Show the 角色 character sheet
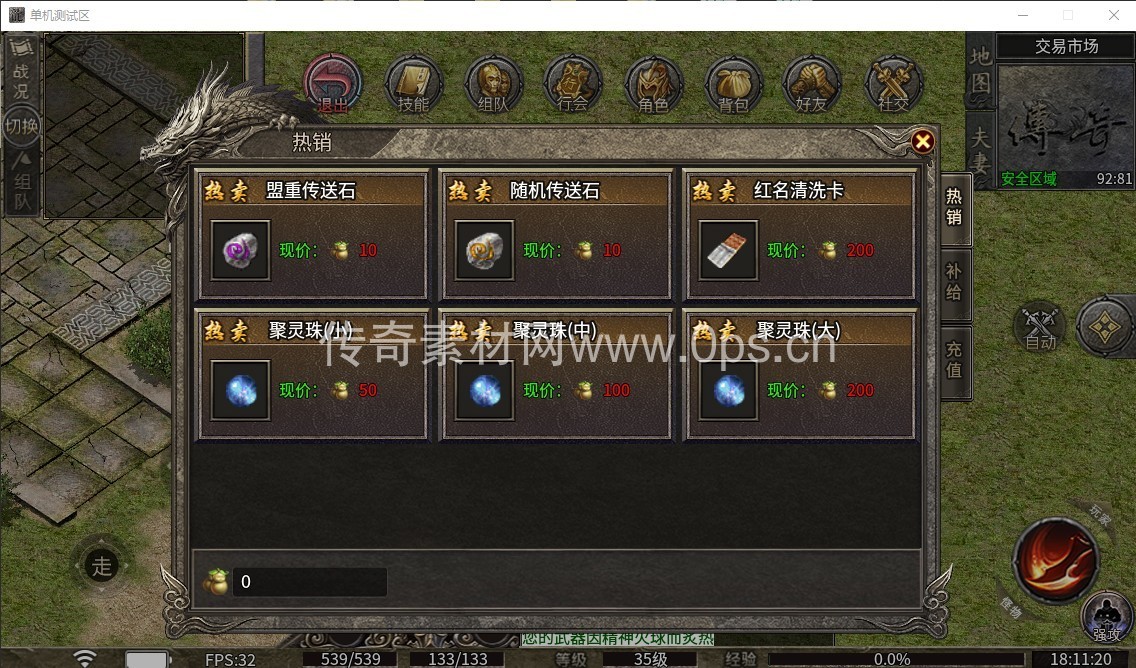This screenshot has height=668, width=1136. [653, 83]
